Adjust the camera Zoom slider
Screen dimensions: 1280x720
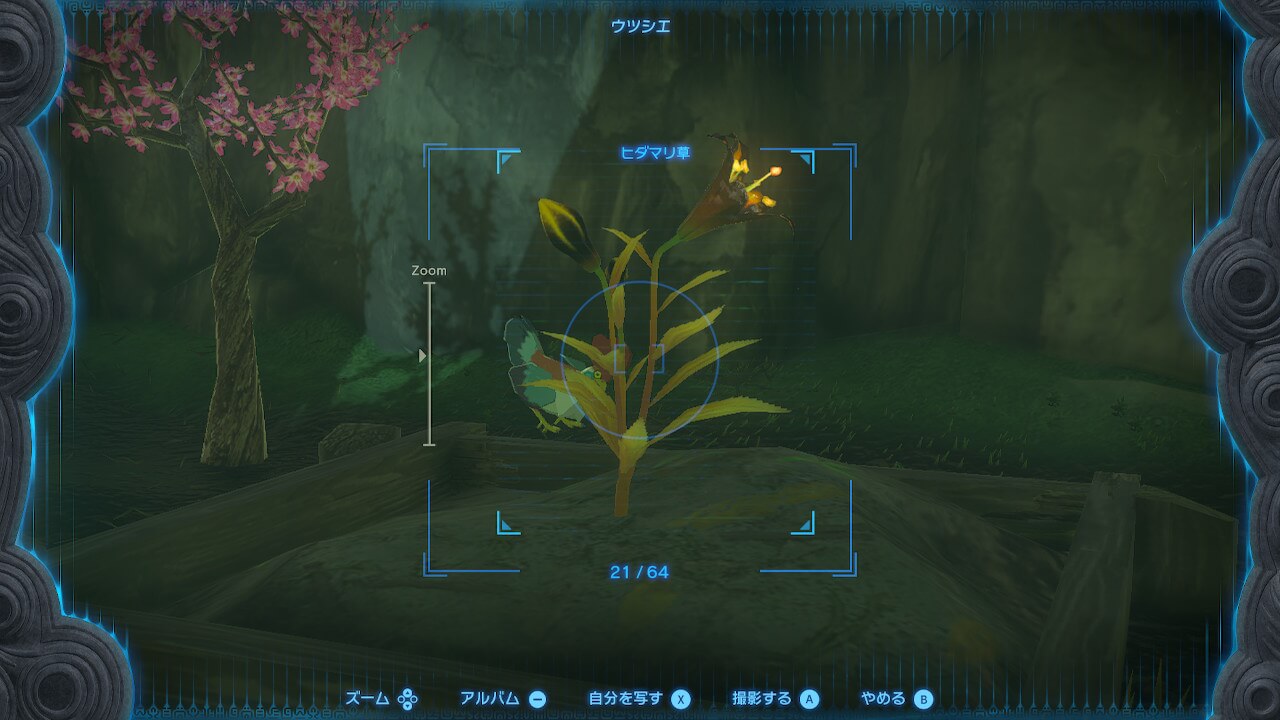[x=429, y=357]
